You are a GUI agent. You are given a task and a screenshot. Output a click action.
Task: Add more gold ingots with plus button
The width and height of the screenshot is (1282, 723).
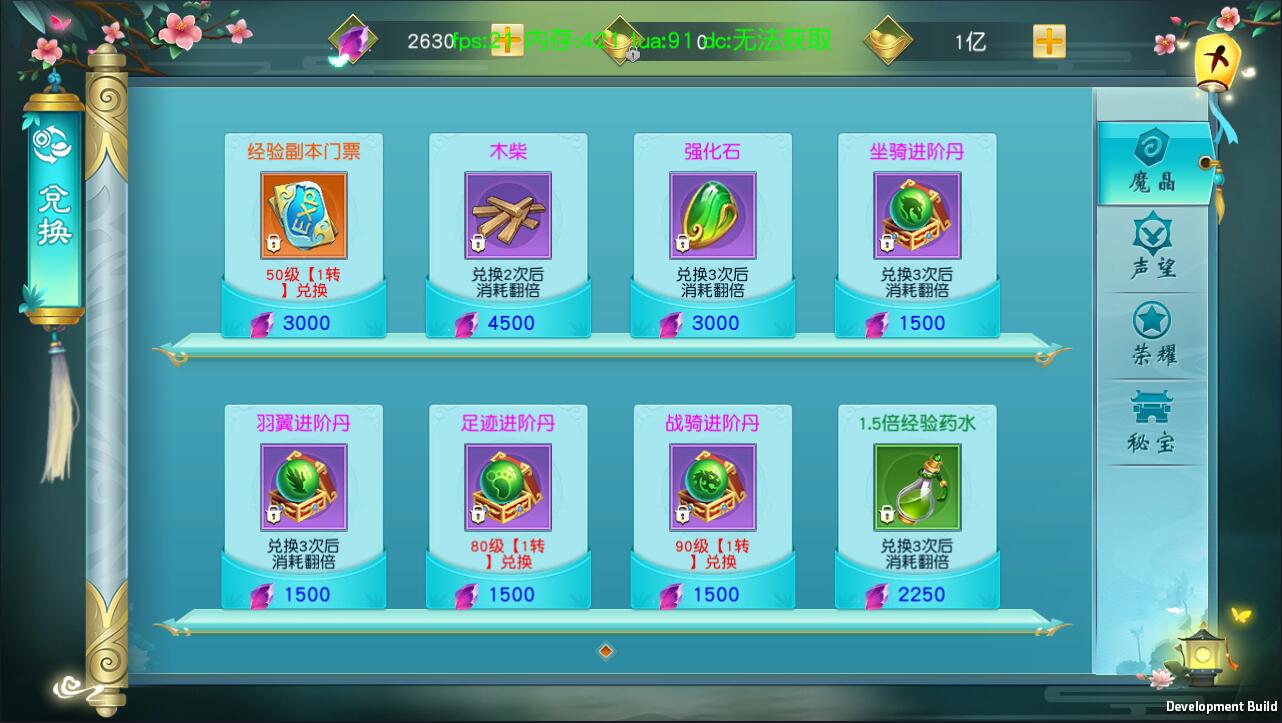(1049, 41)
